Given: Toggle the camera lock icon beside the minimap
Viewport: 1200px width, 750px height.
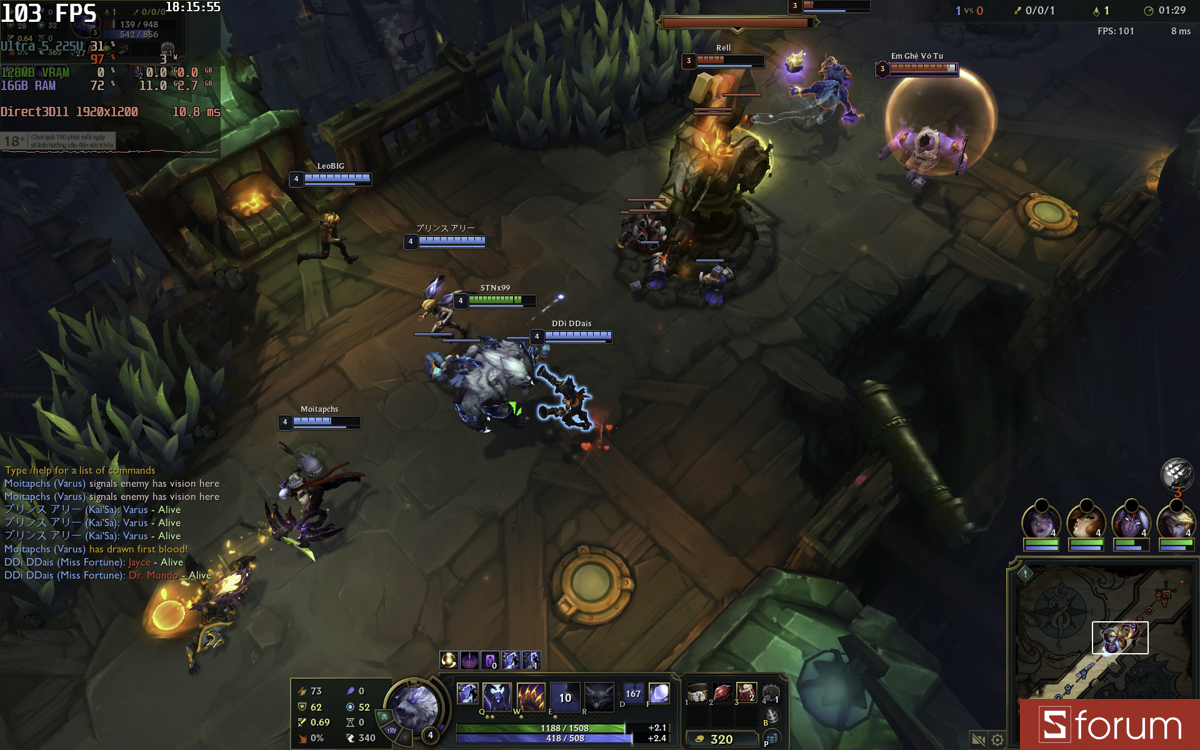Looking at the screenshot, I should (x=978, y=740).
